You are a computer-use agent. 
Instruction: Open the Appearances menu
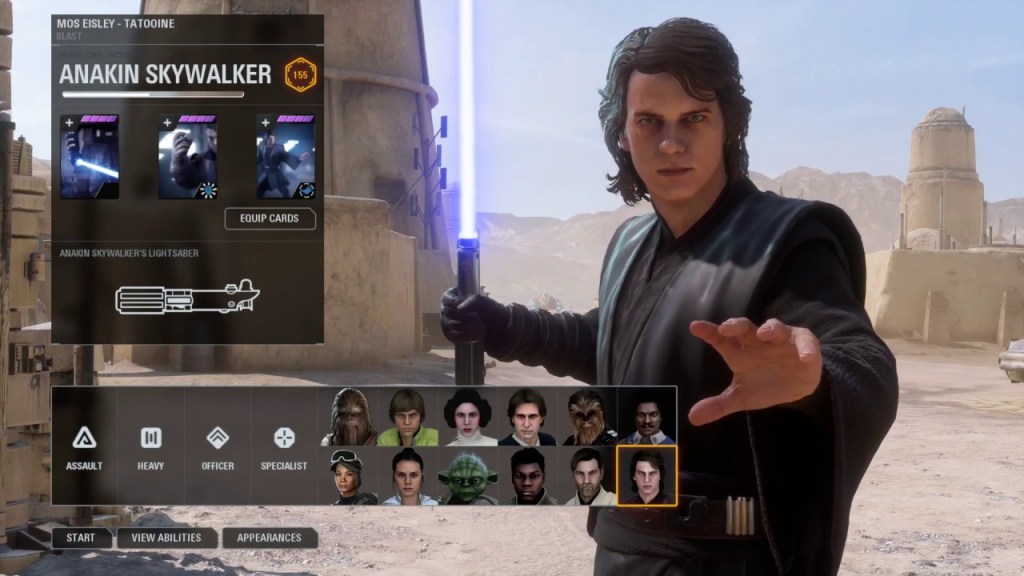click(269, 538)
